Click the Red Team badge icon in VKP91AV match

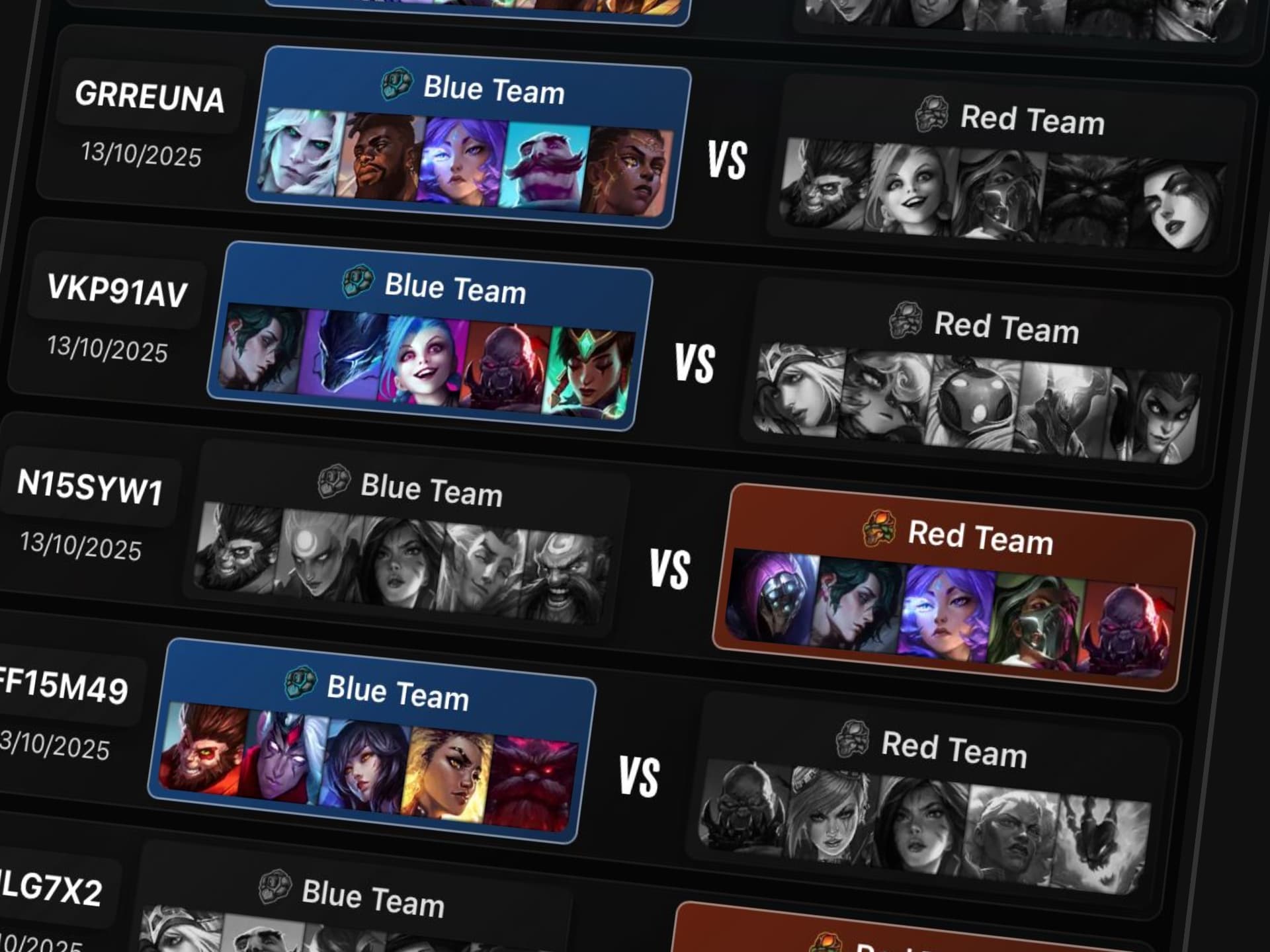point(907,323)
